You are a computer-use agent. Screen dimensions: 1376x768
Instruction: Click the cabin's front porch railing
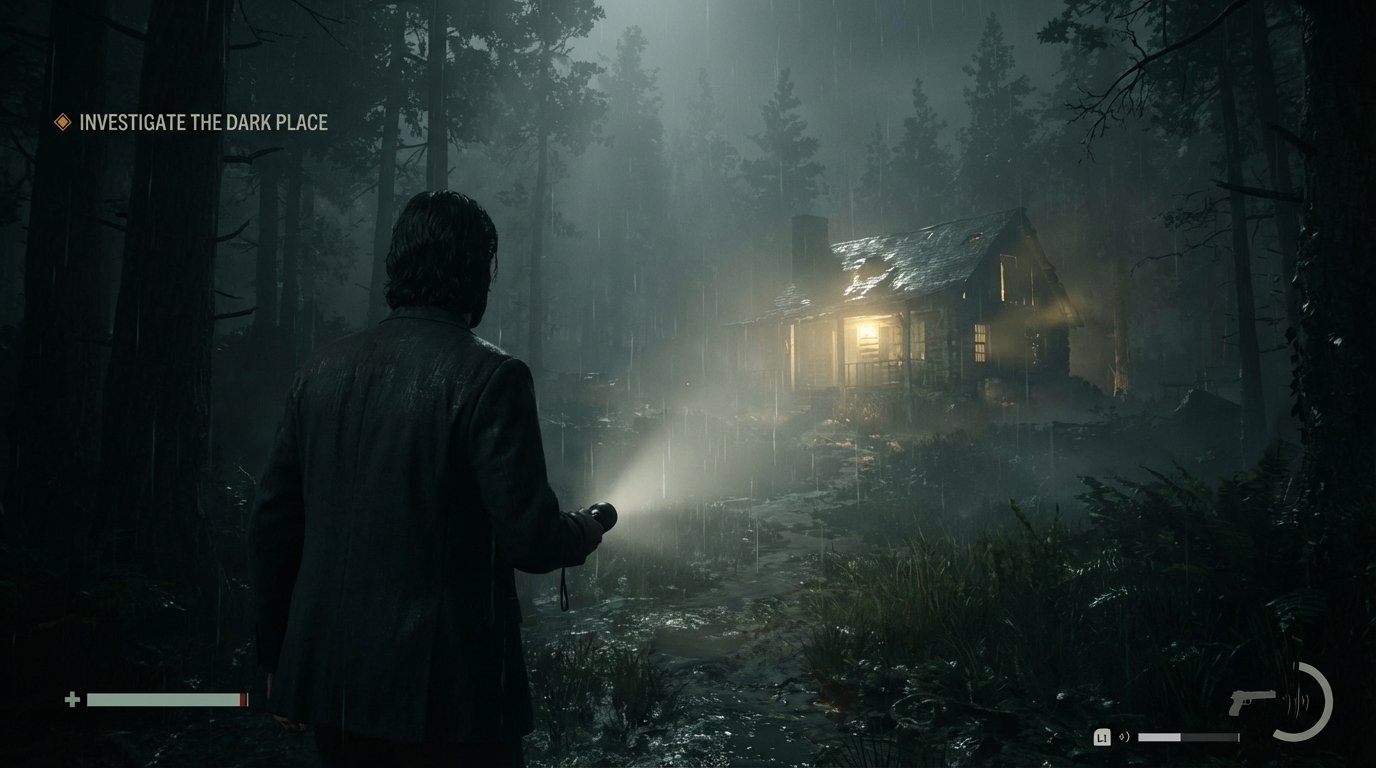click(862, 371)
